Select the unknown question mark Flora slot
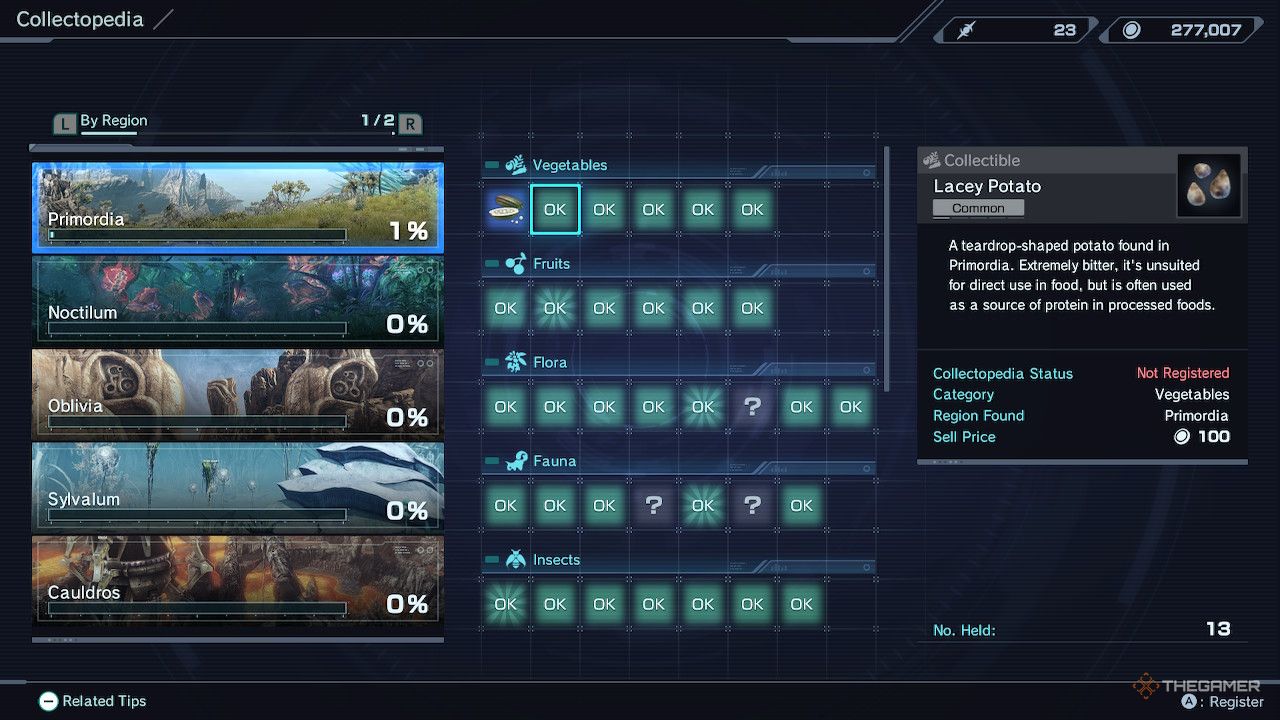 (x=752, y=407)
